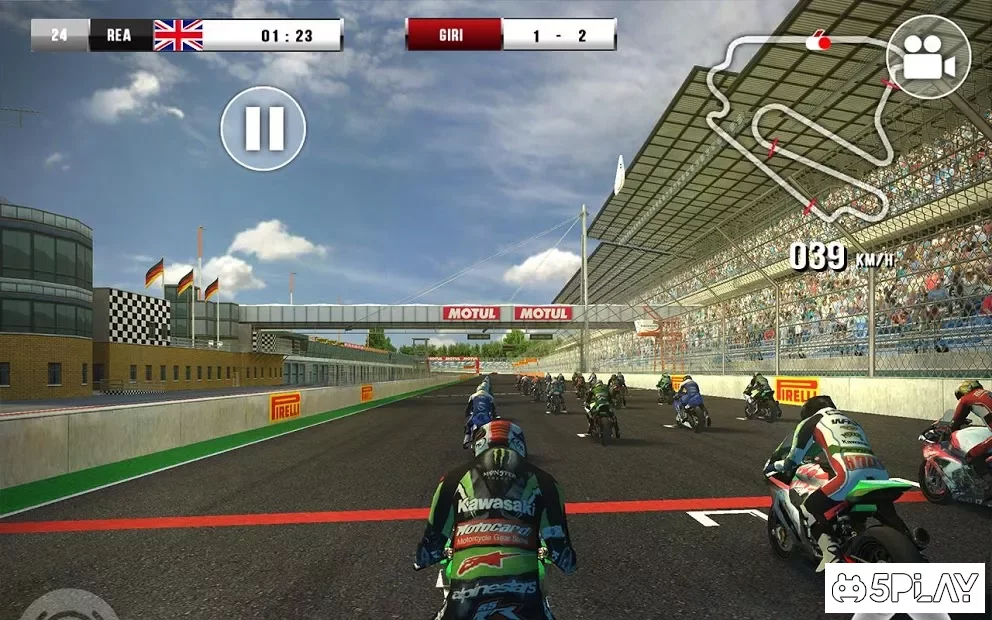Click the track layout minimap

tap(800, 125)
